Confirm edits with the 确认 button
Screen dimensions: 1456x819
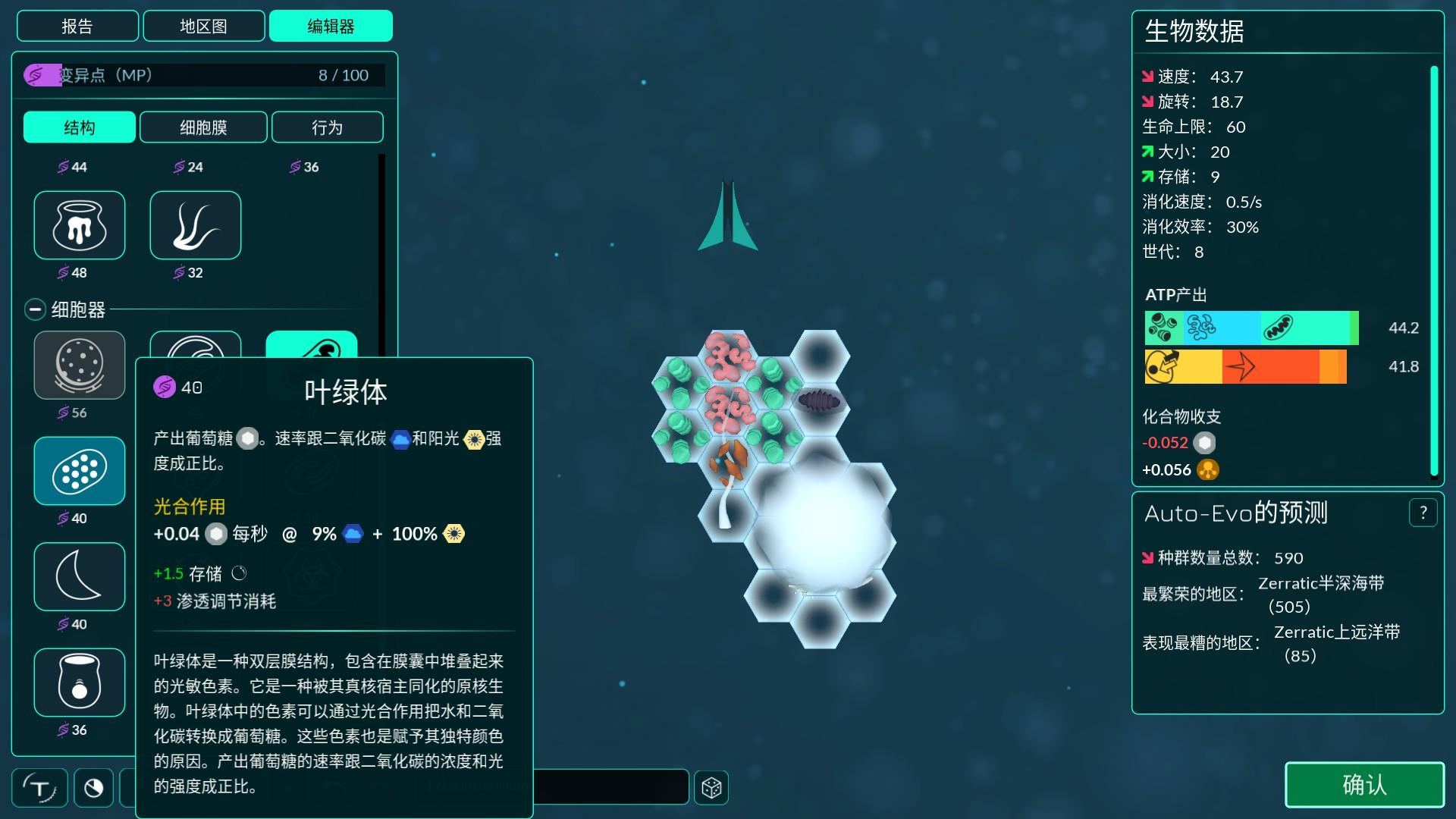(1363, 785)
